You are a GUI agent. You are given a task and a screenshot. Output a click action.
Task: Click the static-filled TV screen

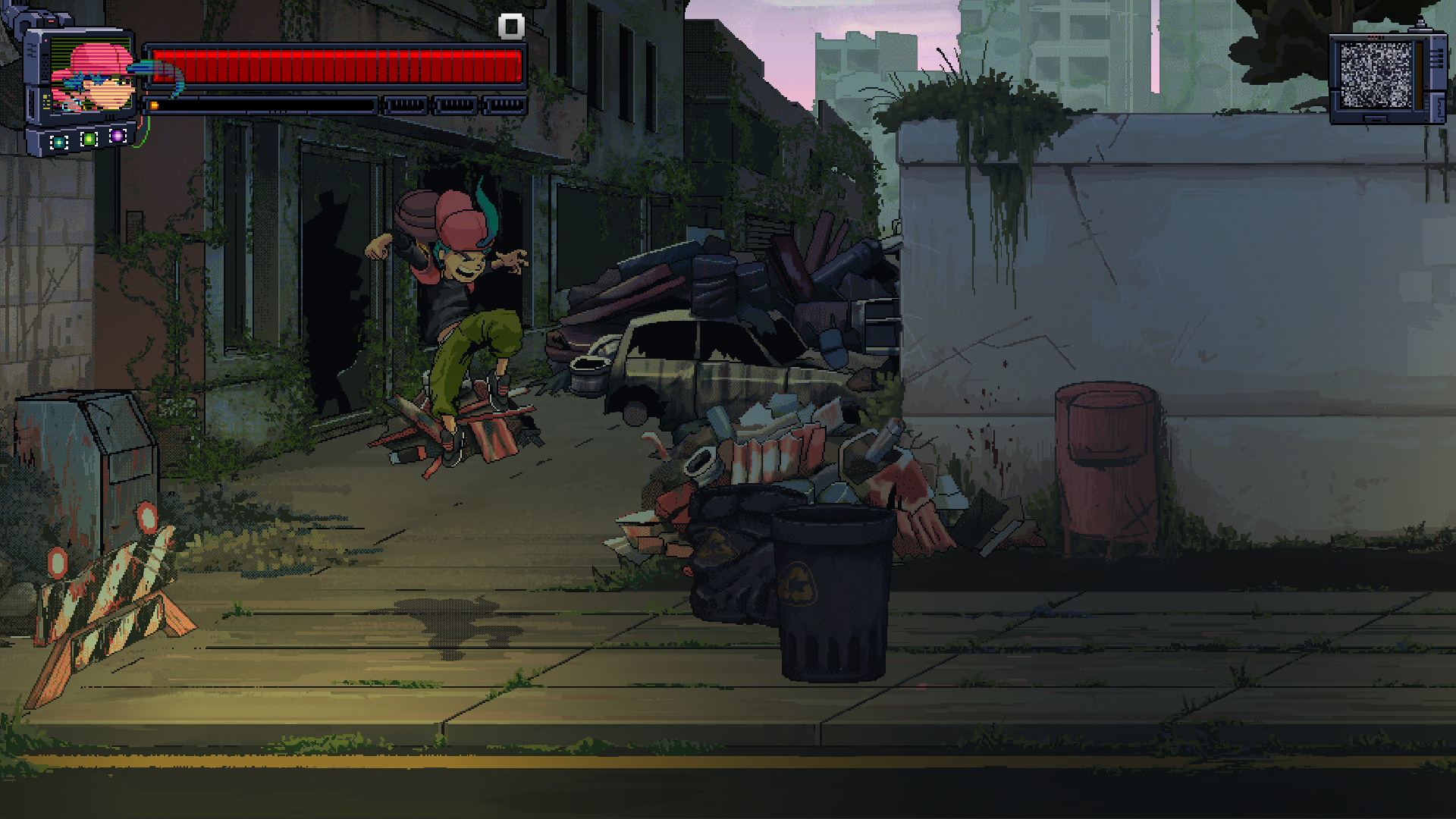(x=1376, y=74)
